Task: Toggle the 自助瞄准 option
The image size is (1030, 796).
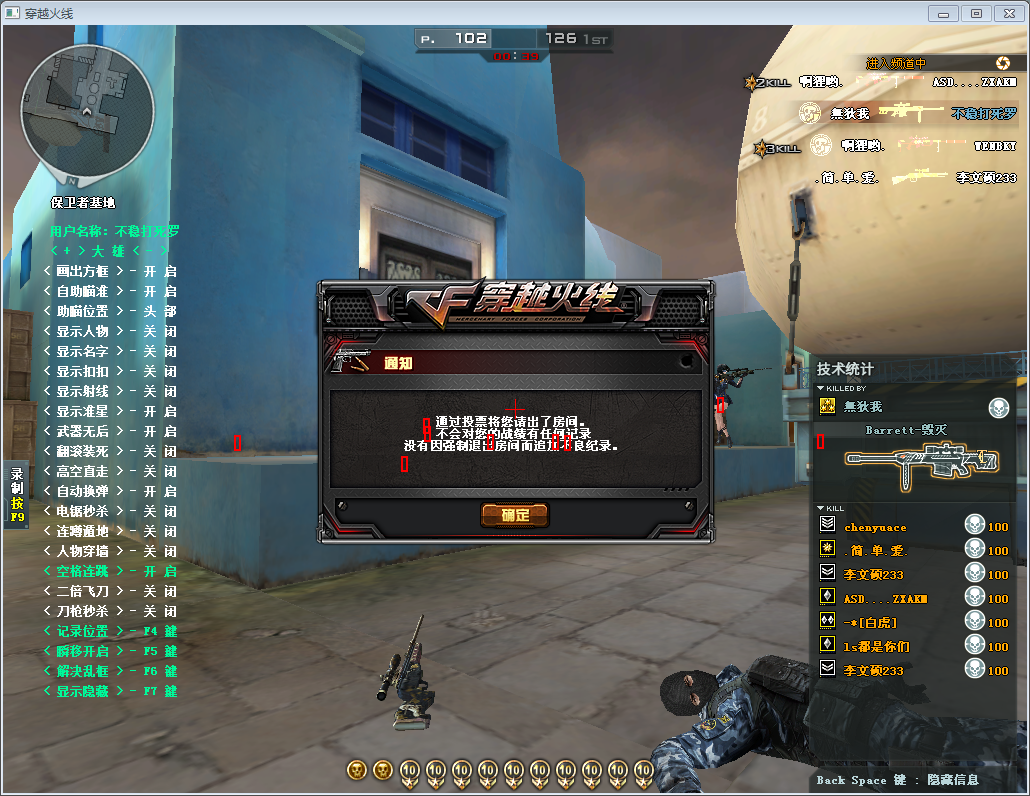Action: [x=110, y=291]
